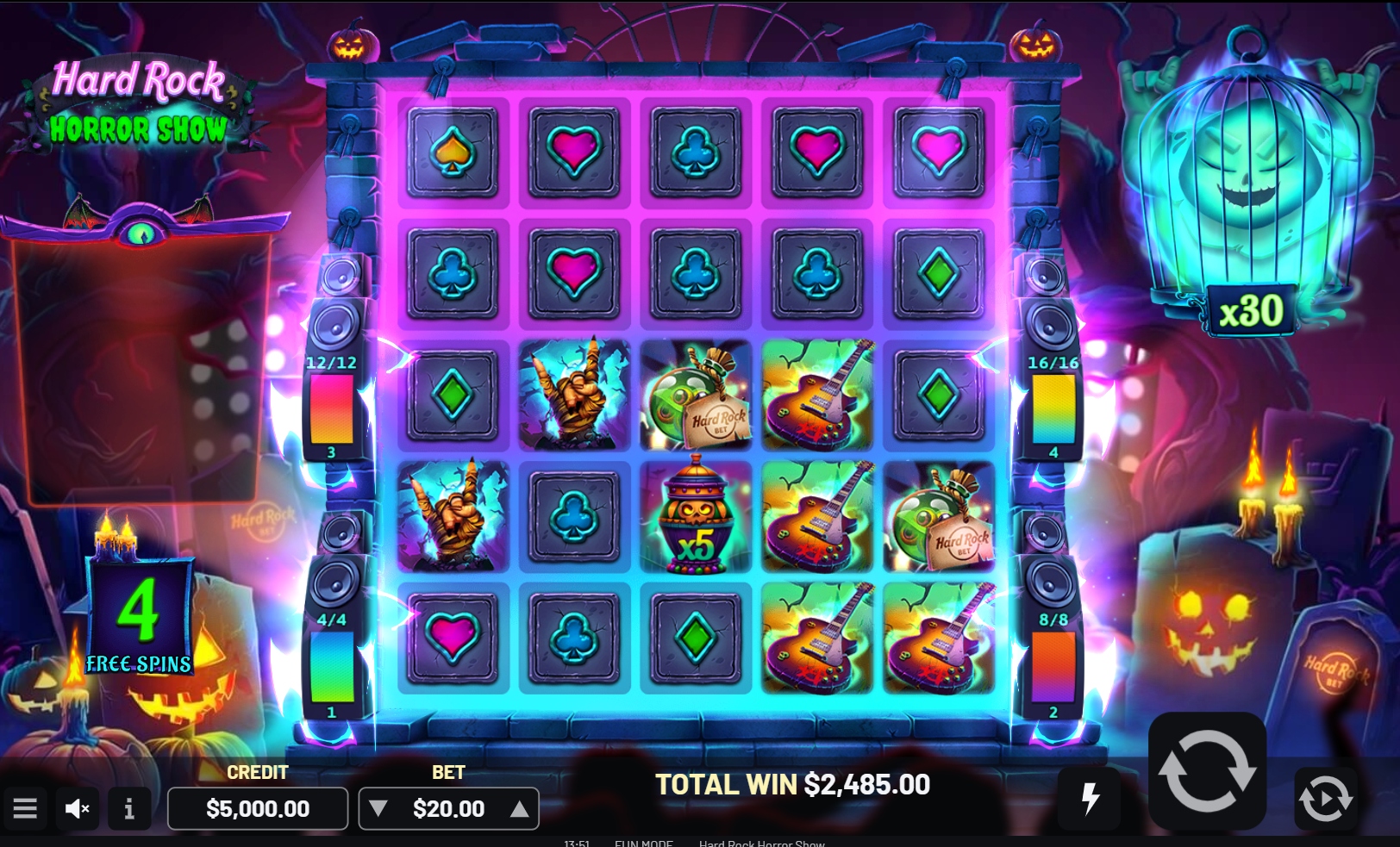Toggle the muted sound speaker icon
Image resolution: width=1400 pixels, height=847 pixels.
78,808
